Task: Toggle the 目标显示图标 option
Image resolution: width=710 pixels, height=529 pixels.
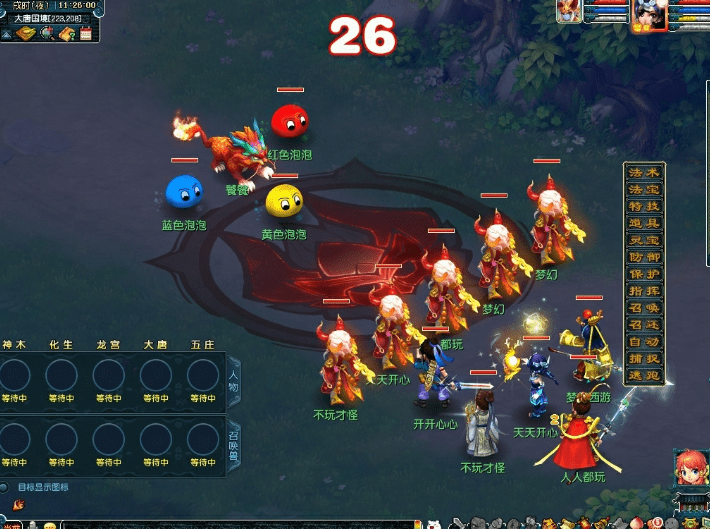Action: coord(8,487)
